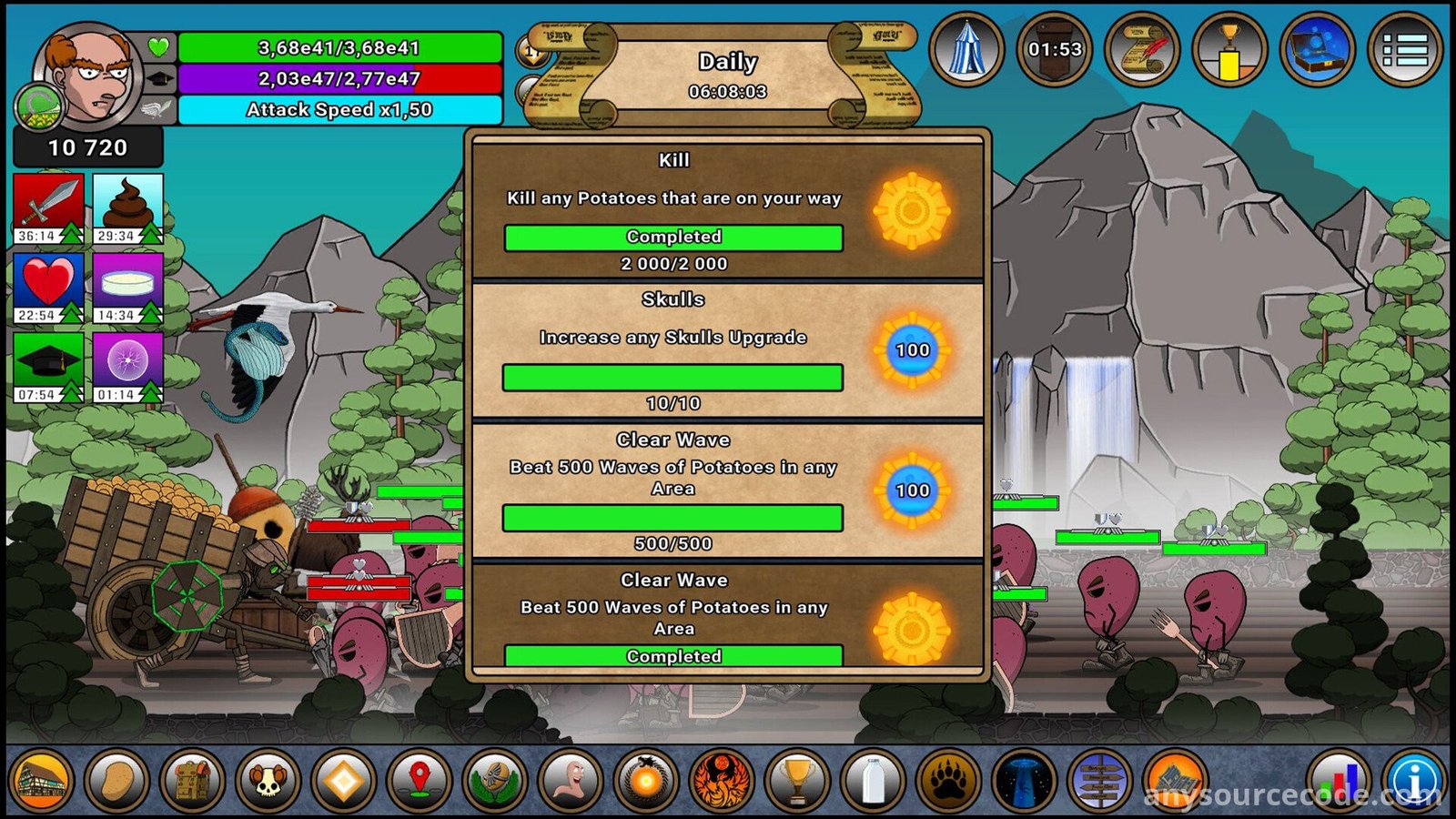Viewport: 1456px width, 819px height.
Task: Show the bar chart statistics
Action: pos(1338,781)
